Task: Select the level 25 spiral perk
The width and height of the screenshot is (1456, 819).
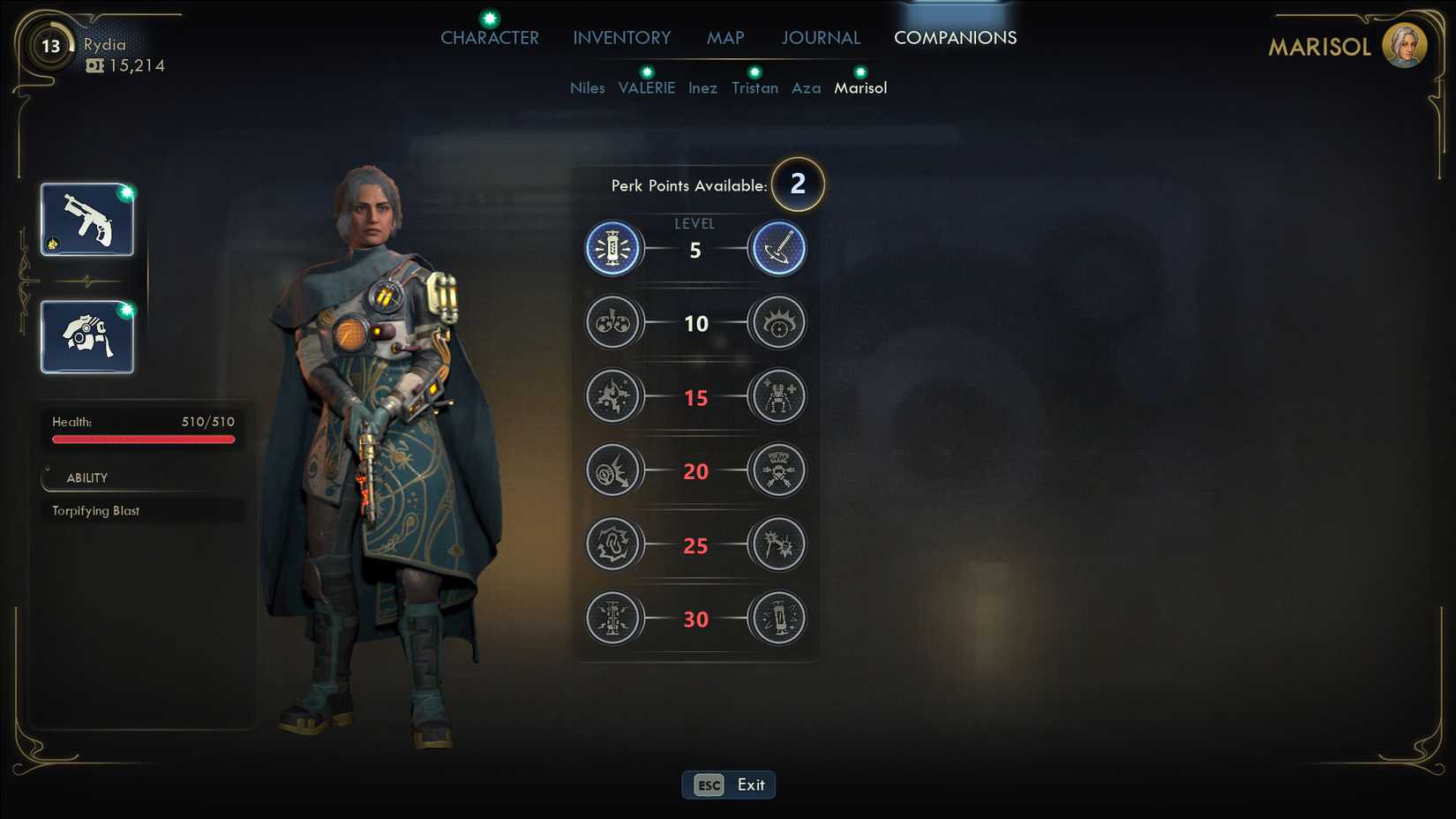Action: pos(612,545)
